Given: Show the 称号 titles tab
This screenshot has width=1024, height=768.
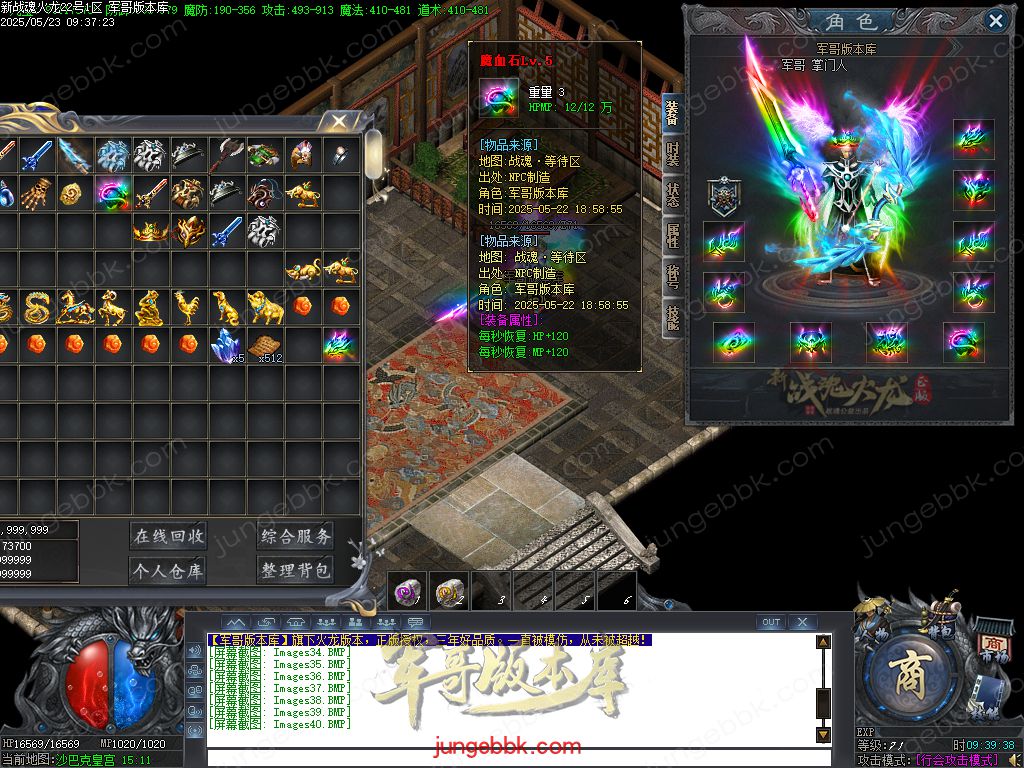Looking at the screenshot, I should 673,277.
